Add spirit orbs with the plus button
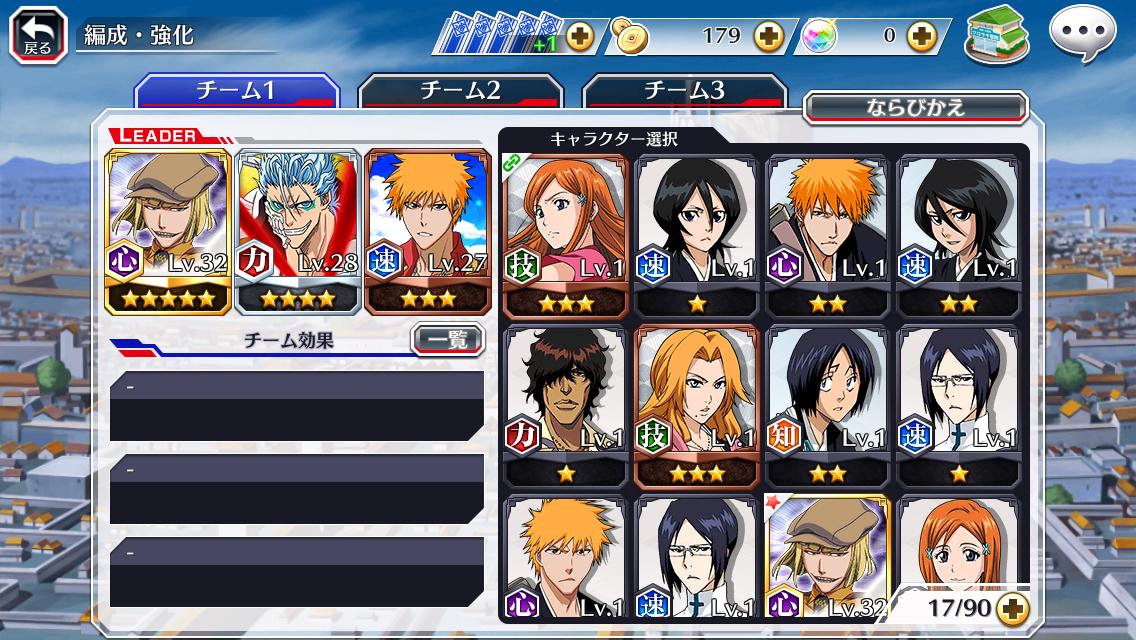 (x=921, y=37)
